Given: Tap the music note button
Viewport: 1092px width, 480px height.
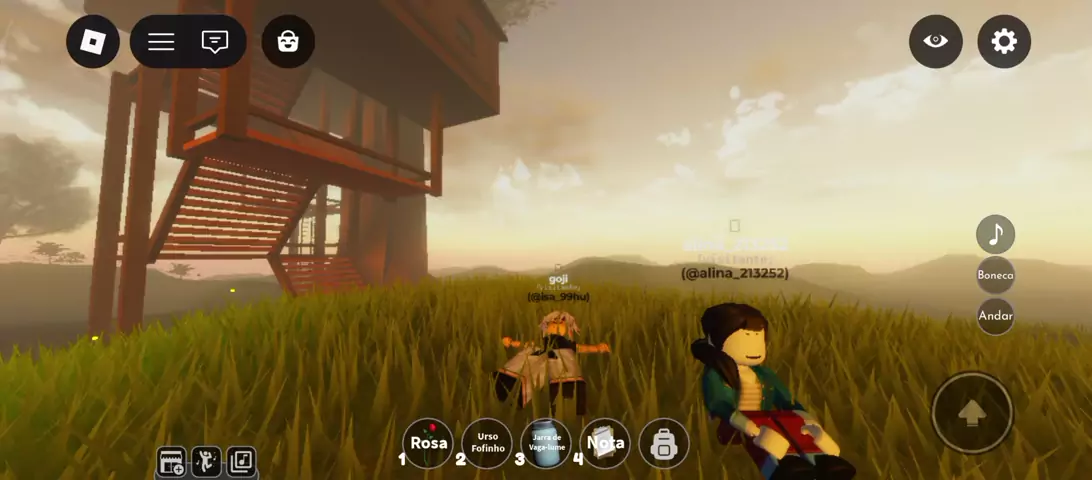Looking at the screenshot, I should (995, 235).
